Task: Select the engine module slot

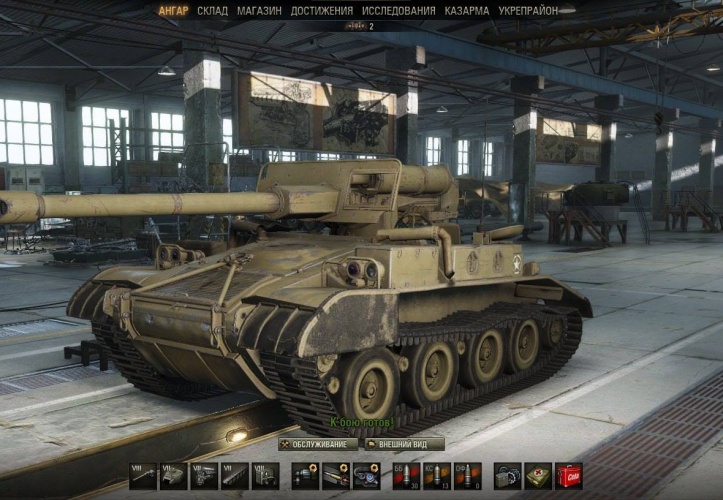Action: pos(204,476)
